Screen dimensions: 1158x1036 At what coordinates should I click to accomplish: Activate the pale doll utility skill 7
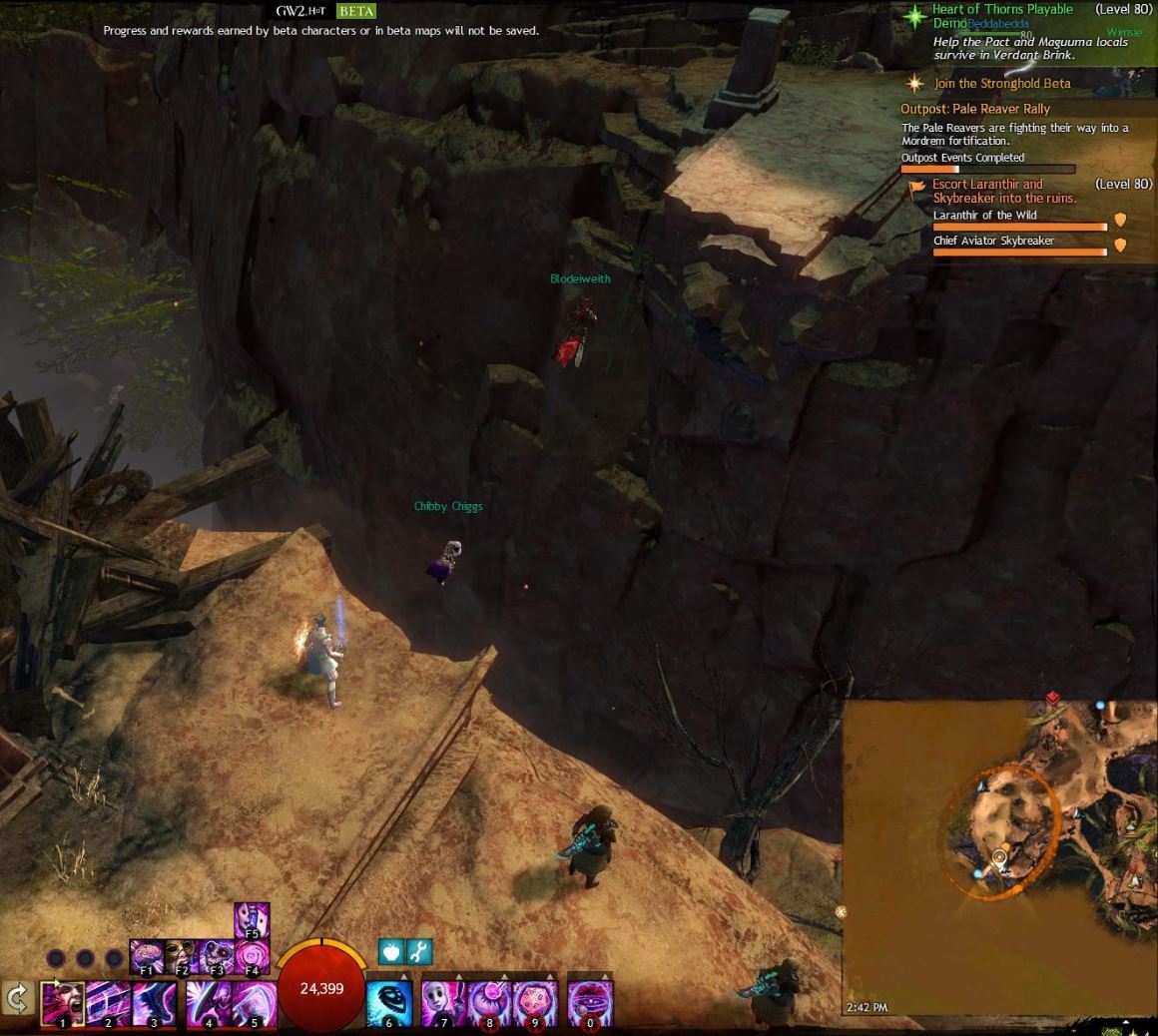click(x=443, y=1003)
